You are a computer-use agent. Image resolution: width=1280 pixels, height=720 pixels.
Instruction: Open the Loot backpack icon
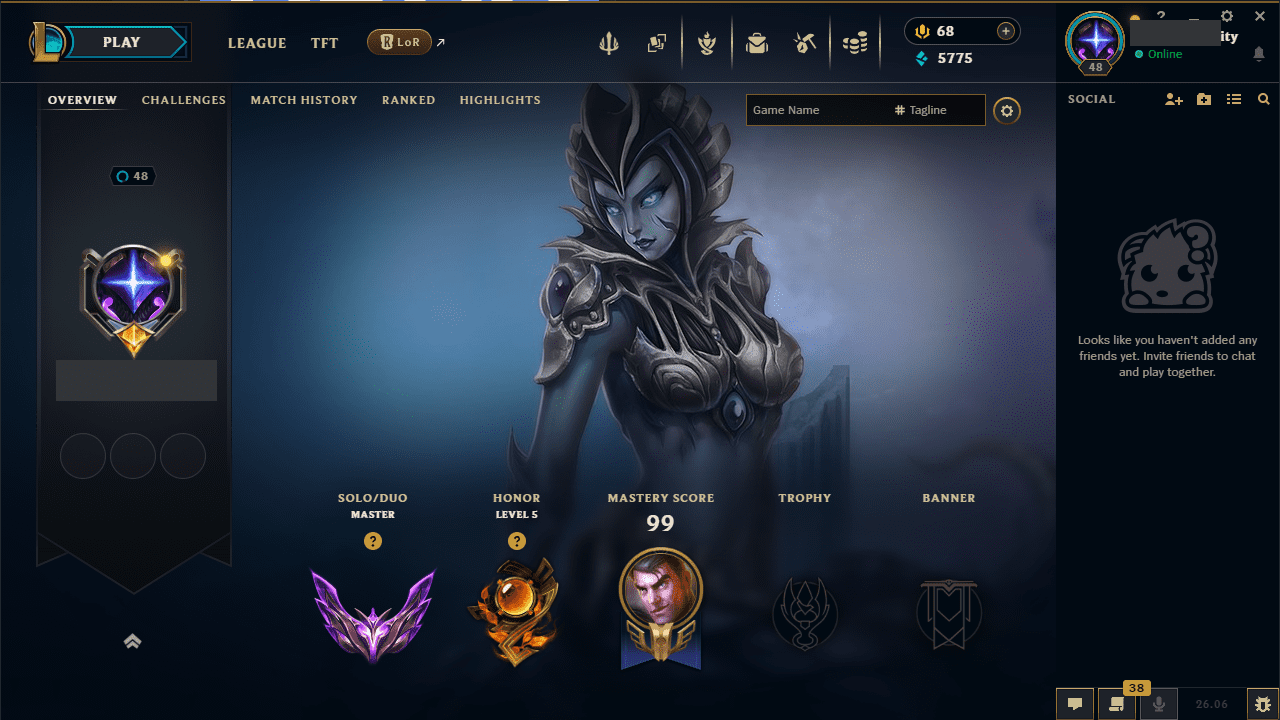pos(757,43)
